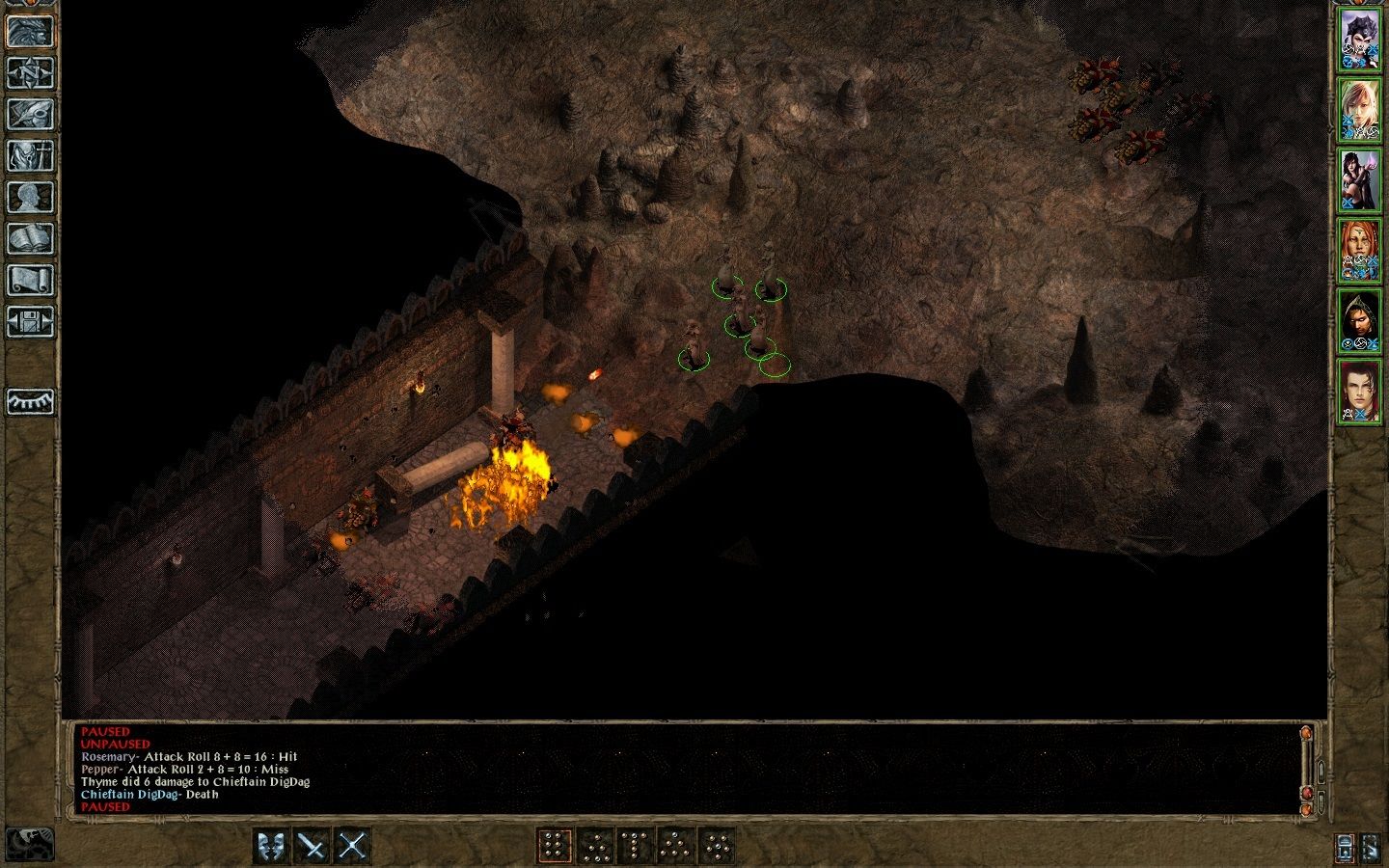The height and width of the screenshot is (868, 1389).
Task: Select the orange-haired character portrait
Action: click(x=1359, y=251)
